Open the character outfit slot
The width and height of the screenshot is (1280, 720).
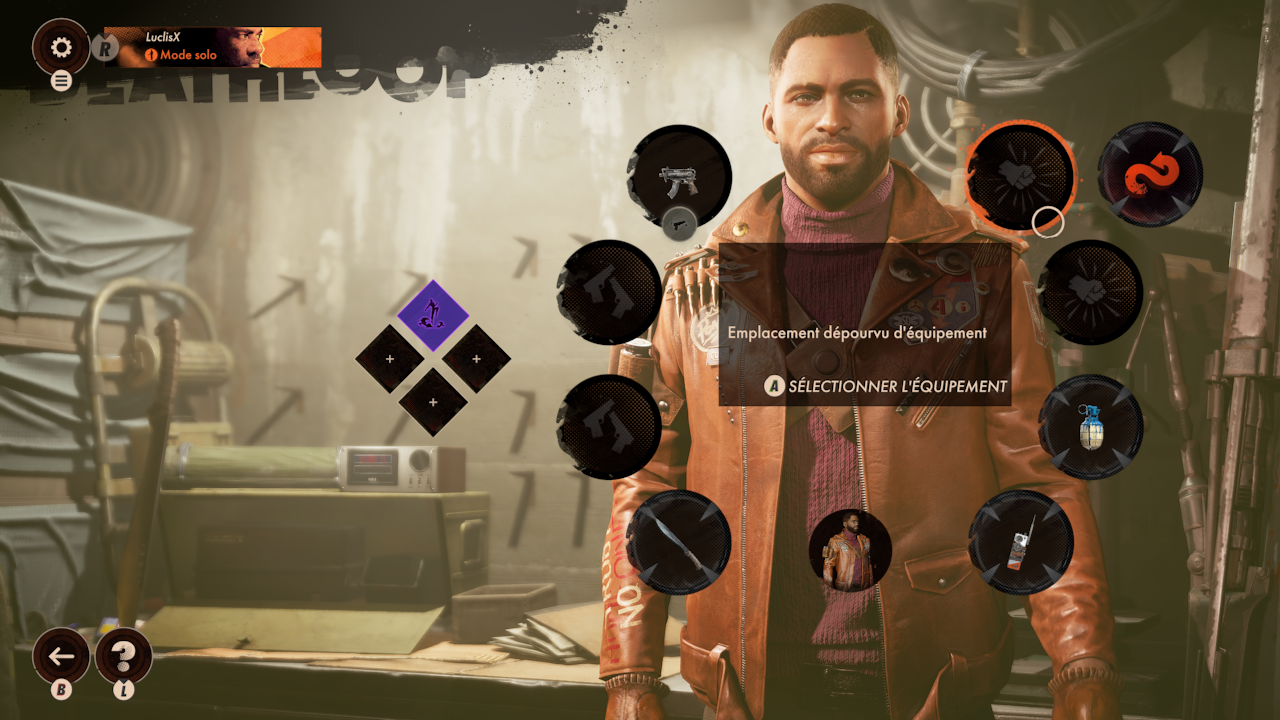[x=850, y=549]
